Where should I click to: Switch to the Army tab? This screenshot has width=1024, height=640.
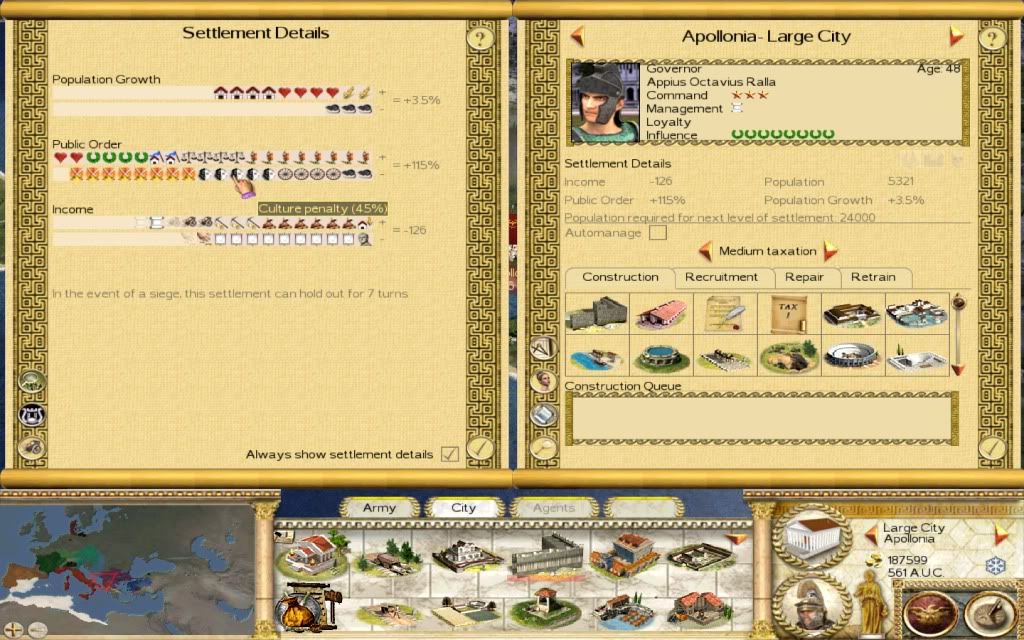(x=379, y=507)
